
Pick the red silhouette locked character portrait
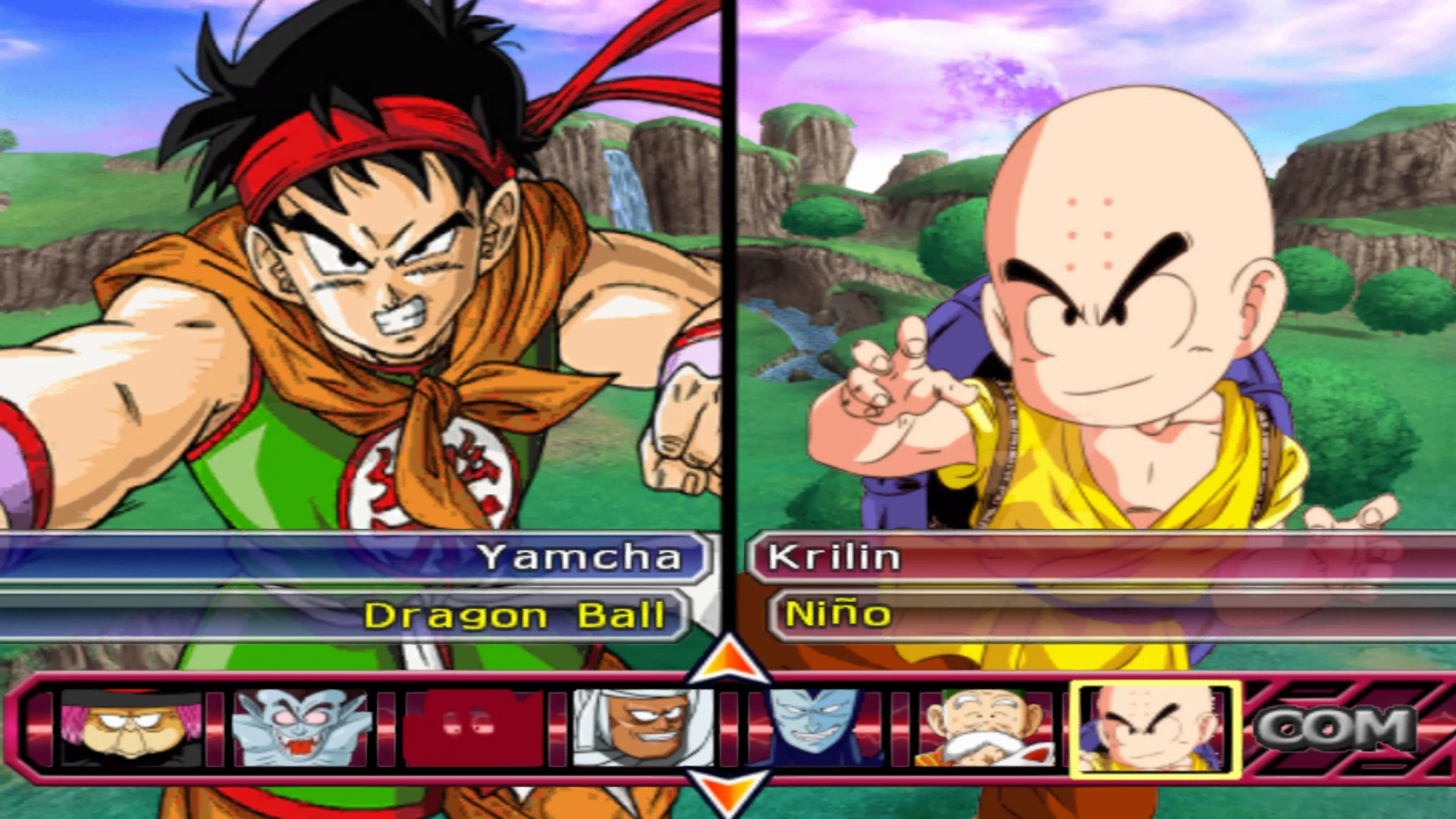[x=473, y=727]
